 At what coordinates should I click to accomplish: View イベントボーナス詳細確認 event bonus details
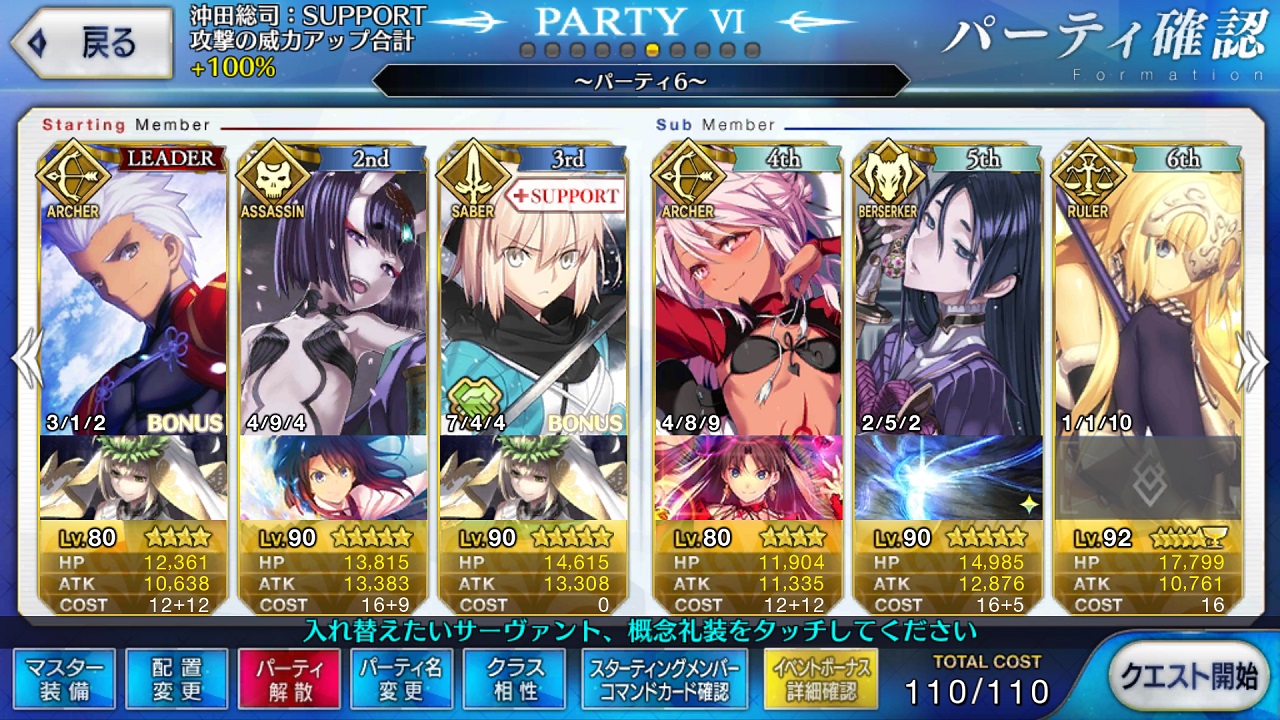click(x=820, y=679)
